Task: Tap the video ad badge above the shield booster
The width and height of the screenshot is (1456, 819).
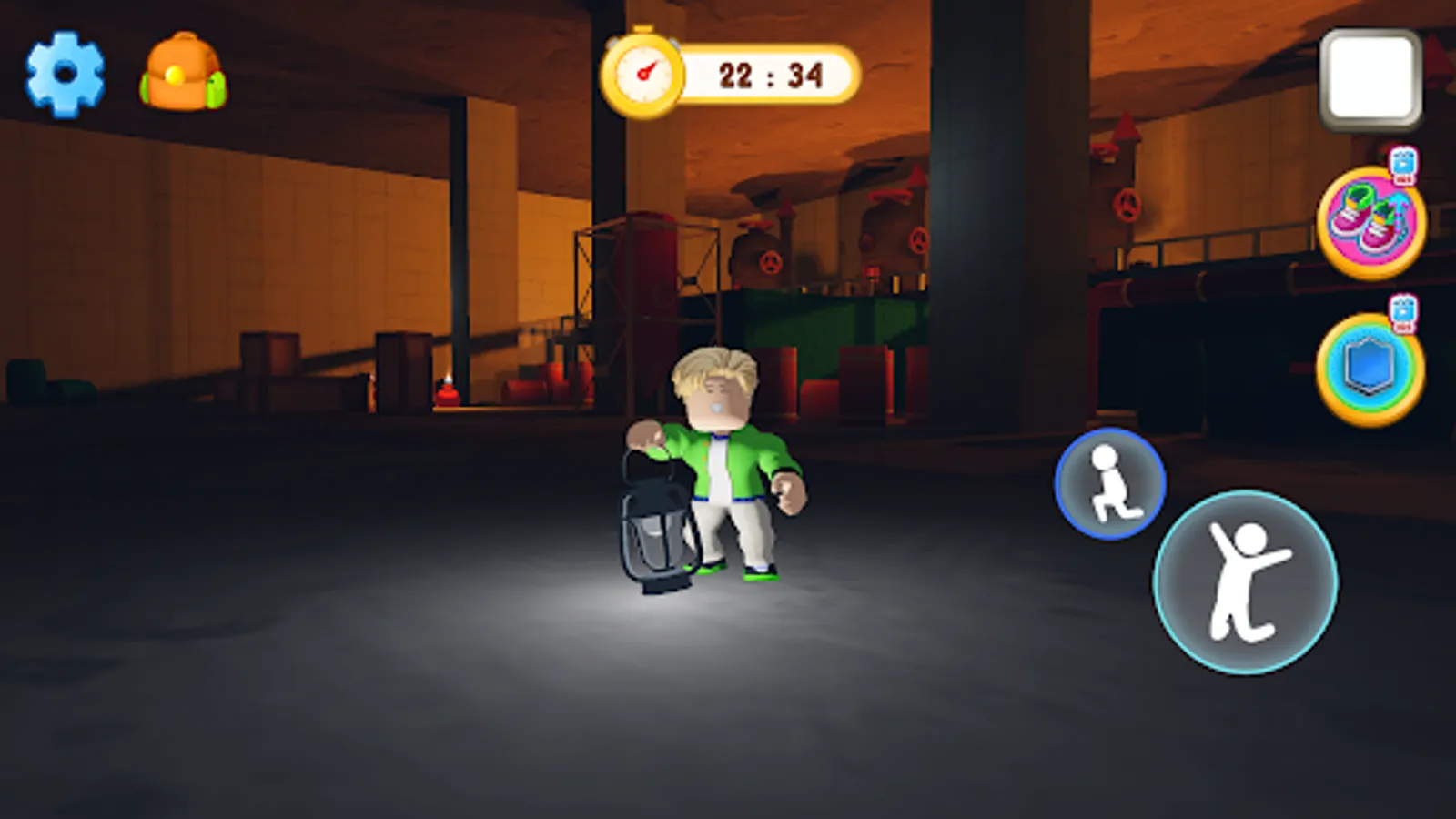Action: coord(1404,310)
